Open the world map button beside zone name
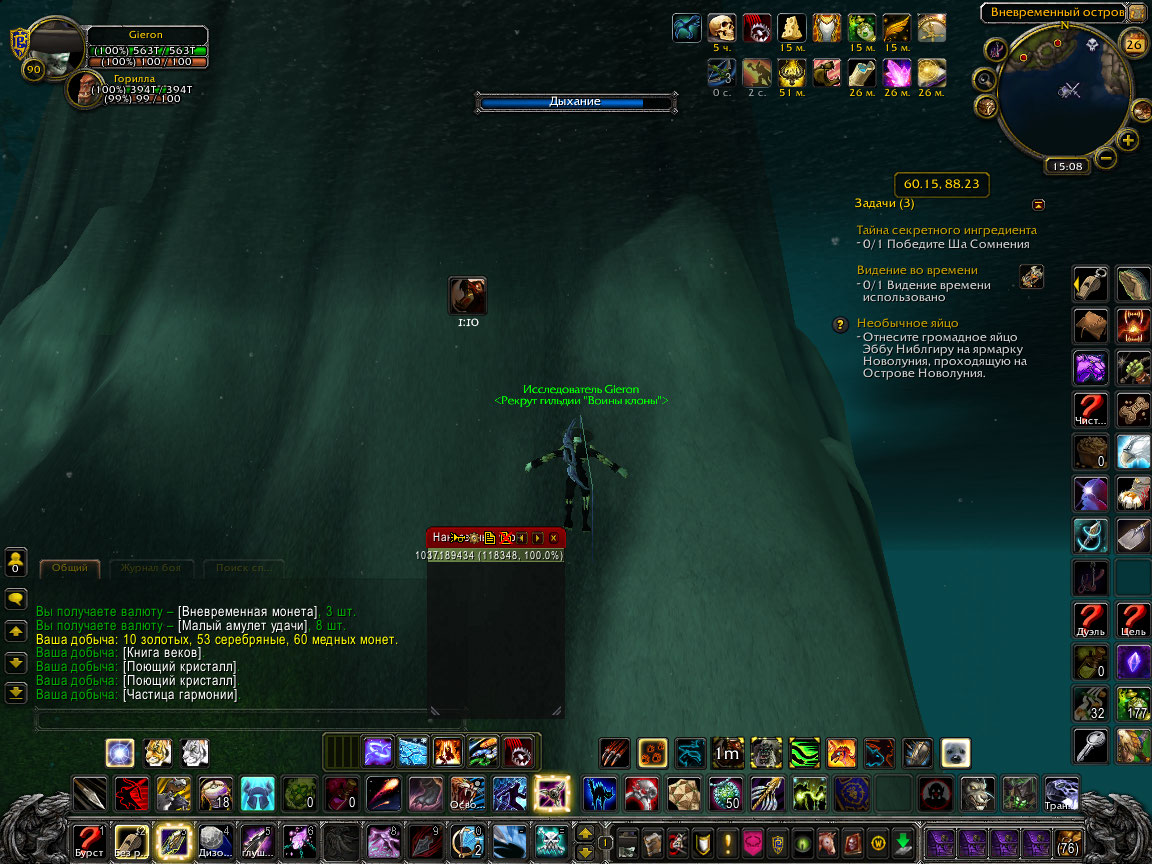 1136,13
